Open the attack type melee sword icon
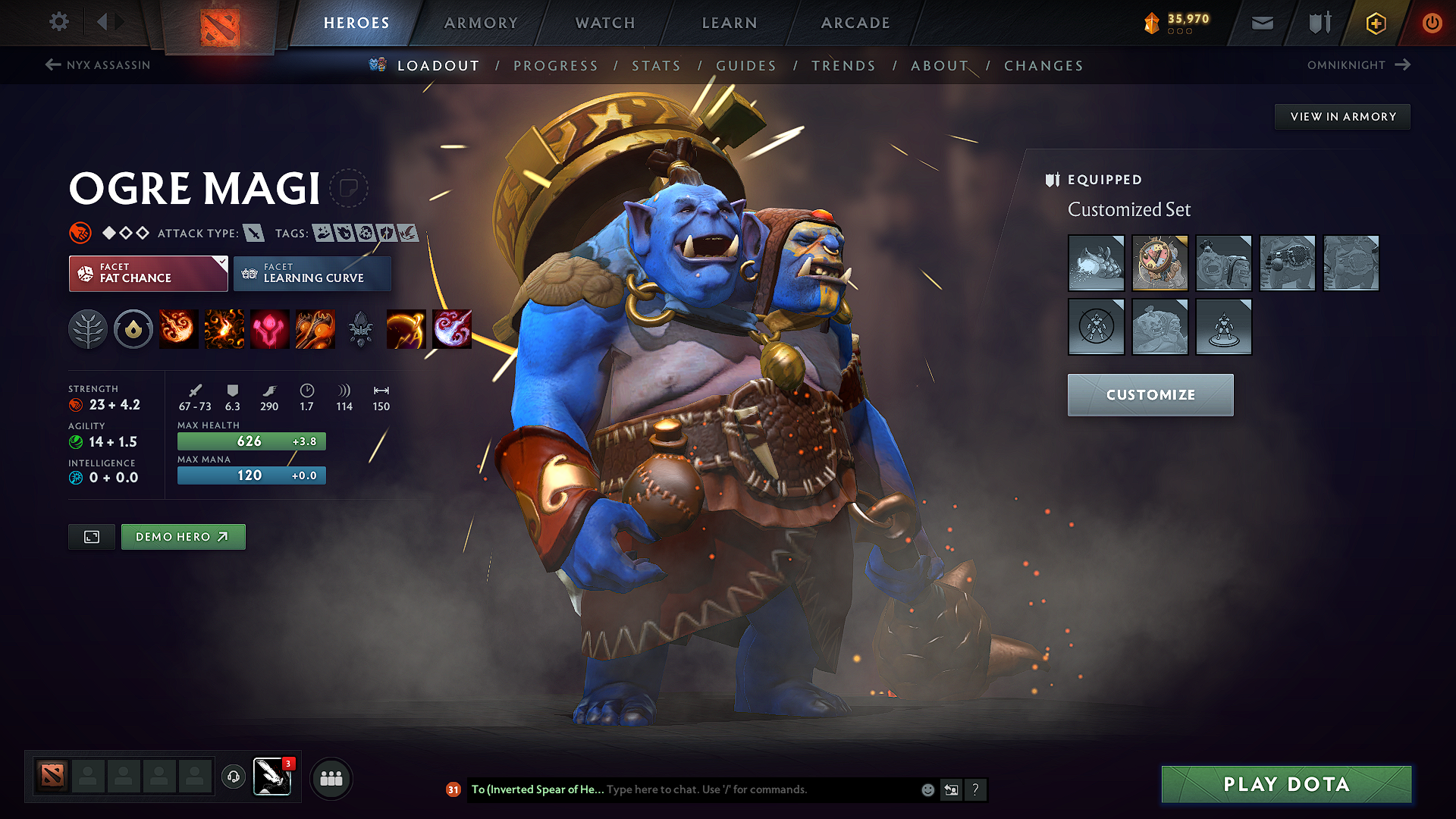This screenshot has width=1456, height=819. click(253, 233)
